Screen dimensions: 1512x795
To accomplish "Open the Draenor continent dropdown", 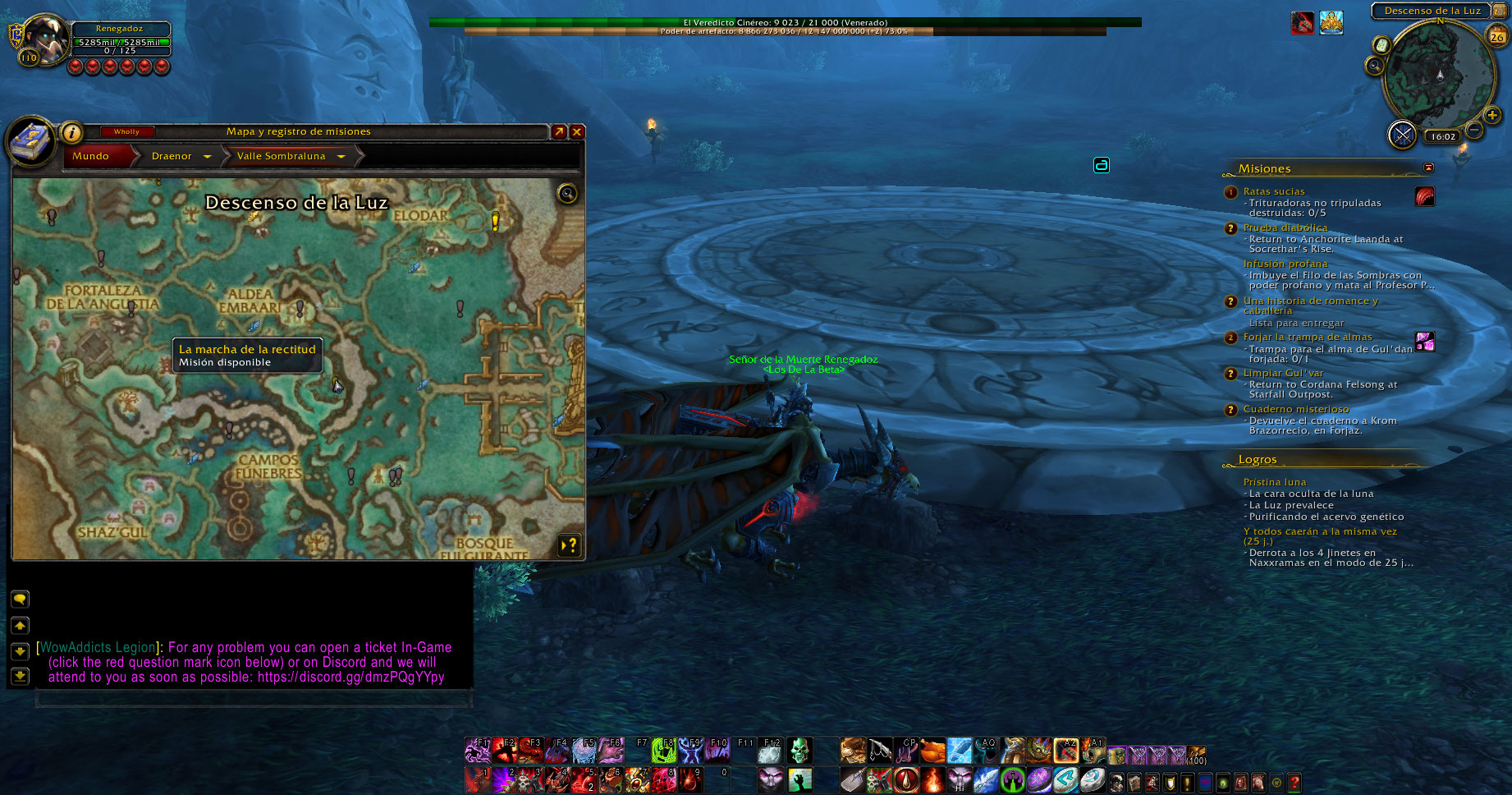I will click(207, 156).
